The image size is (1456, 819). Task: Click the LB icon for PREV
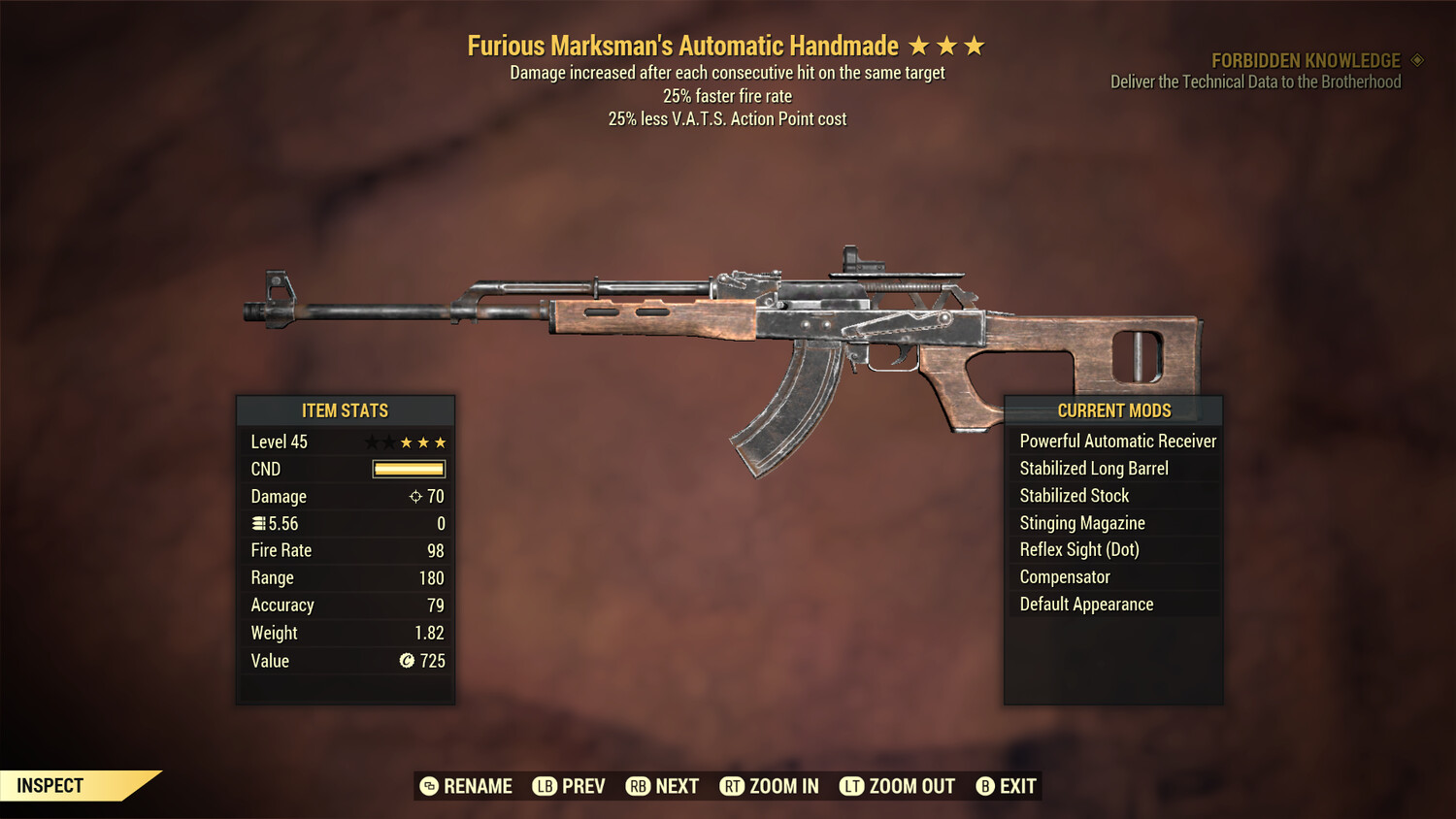click(x=545, y=786)
